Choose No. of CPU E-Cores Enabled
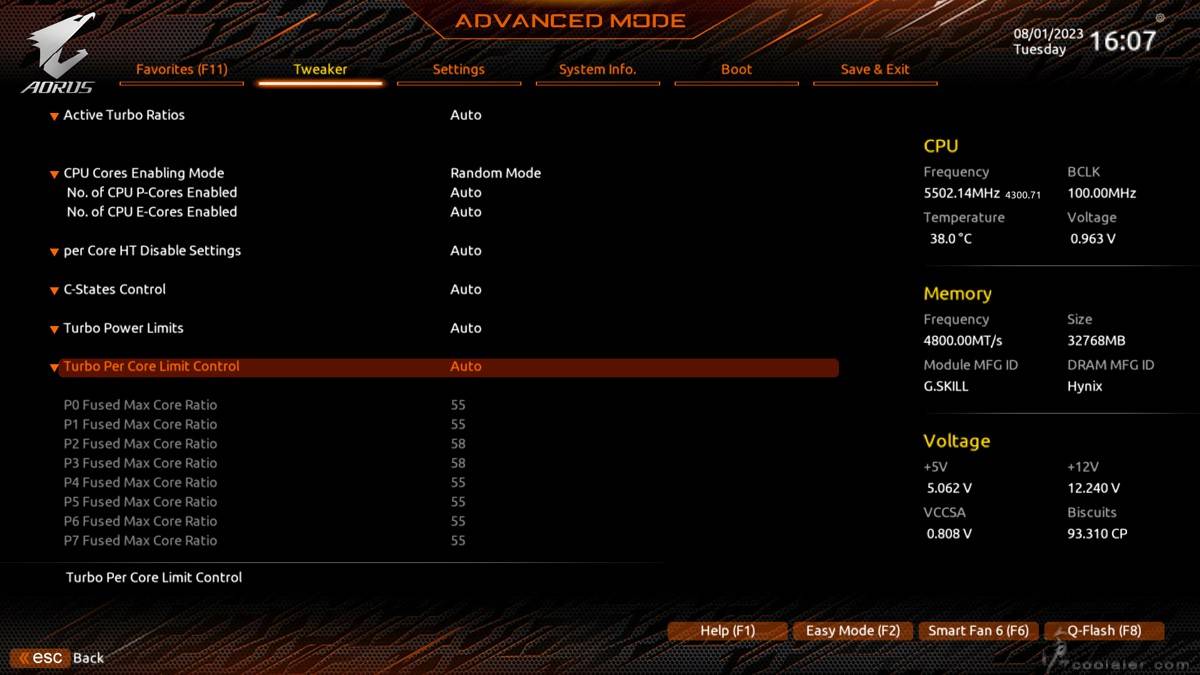 tap(152, 212)
